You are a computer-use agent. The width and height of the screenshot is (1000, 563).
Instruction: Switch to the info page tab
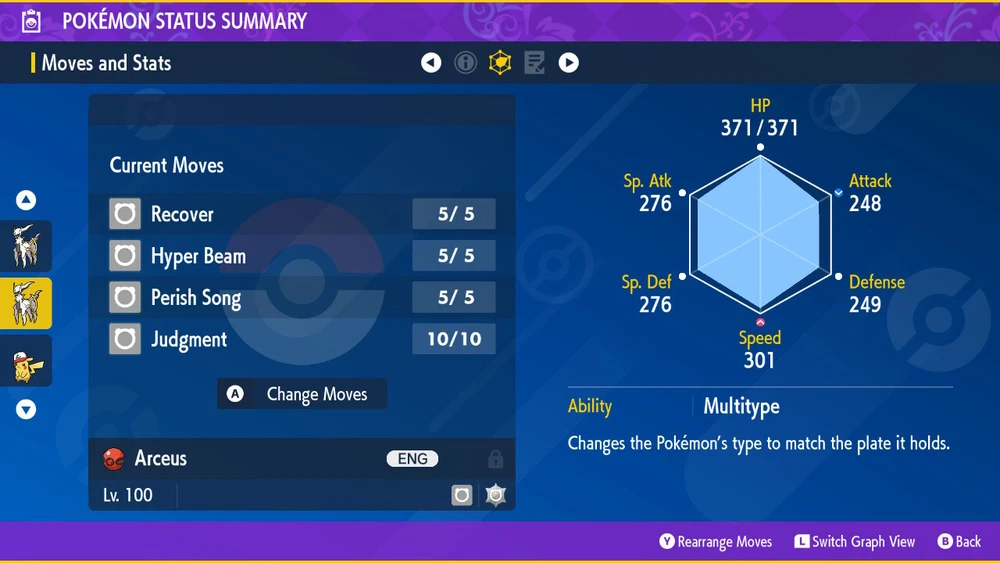click(465, 63)
